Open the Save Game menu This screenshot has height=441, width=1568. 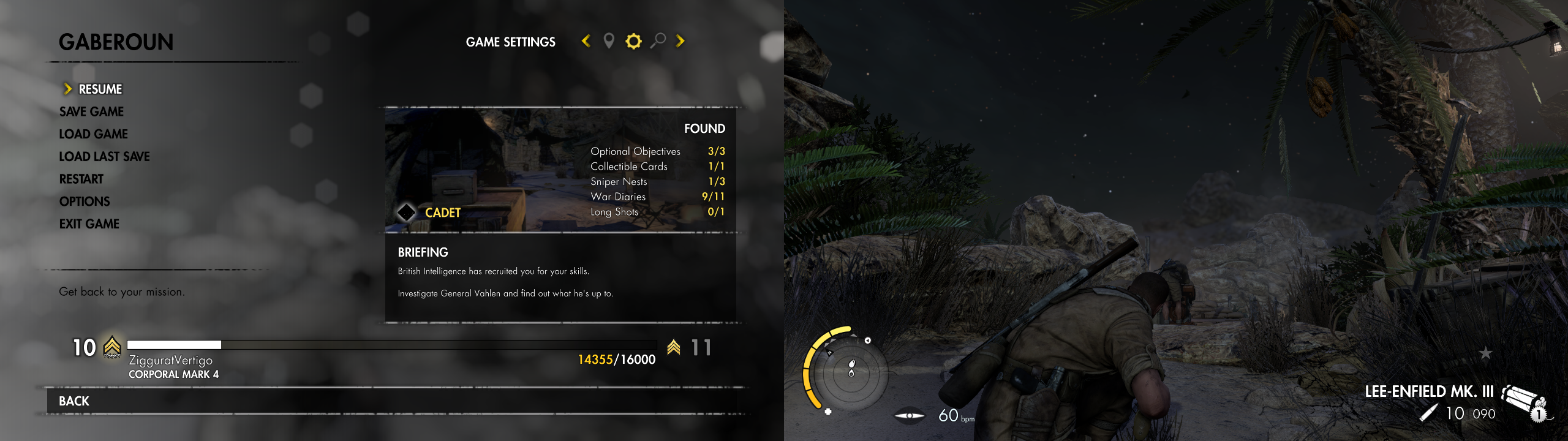click(x=91, y=111)
